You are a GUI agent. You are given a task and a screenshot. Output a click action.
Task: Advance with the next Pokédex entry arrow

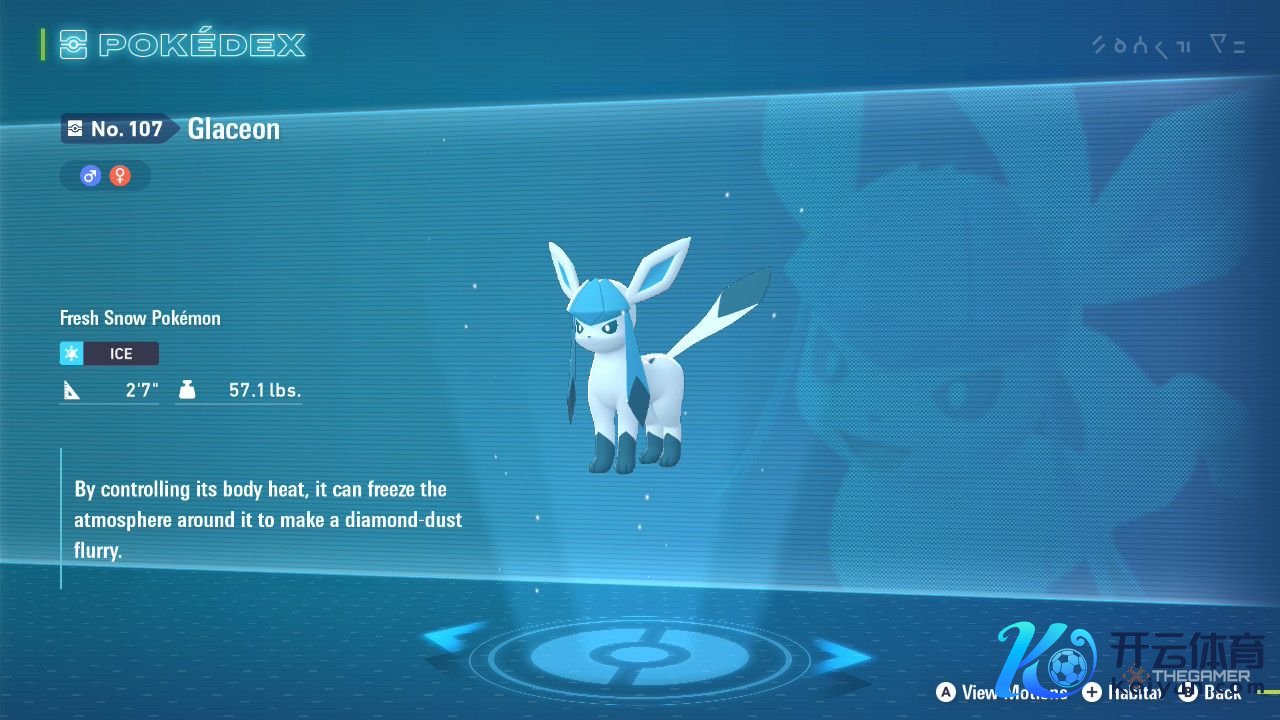click(840, 655)
